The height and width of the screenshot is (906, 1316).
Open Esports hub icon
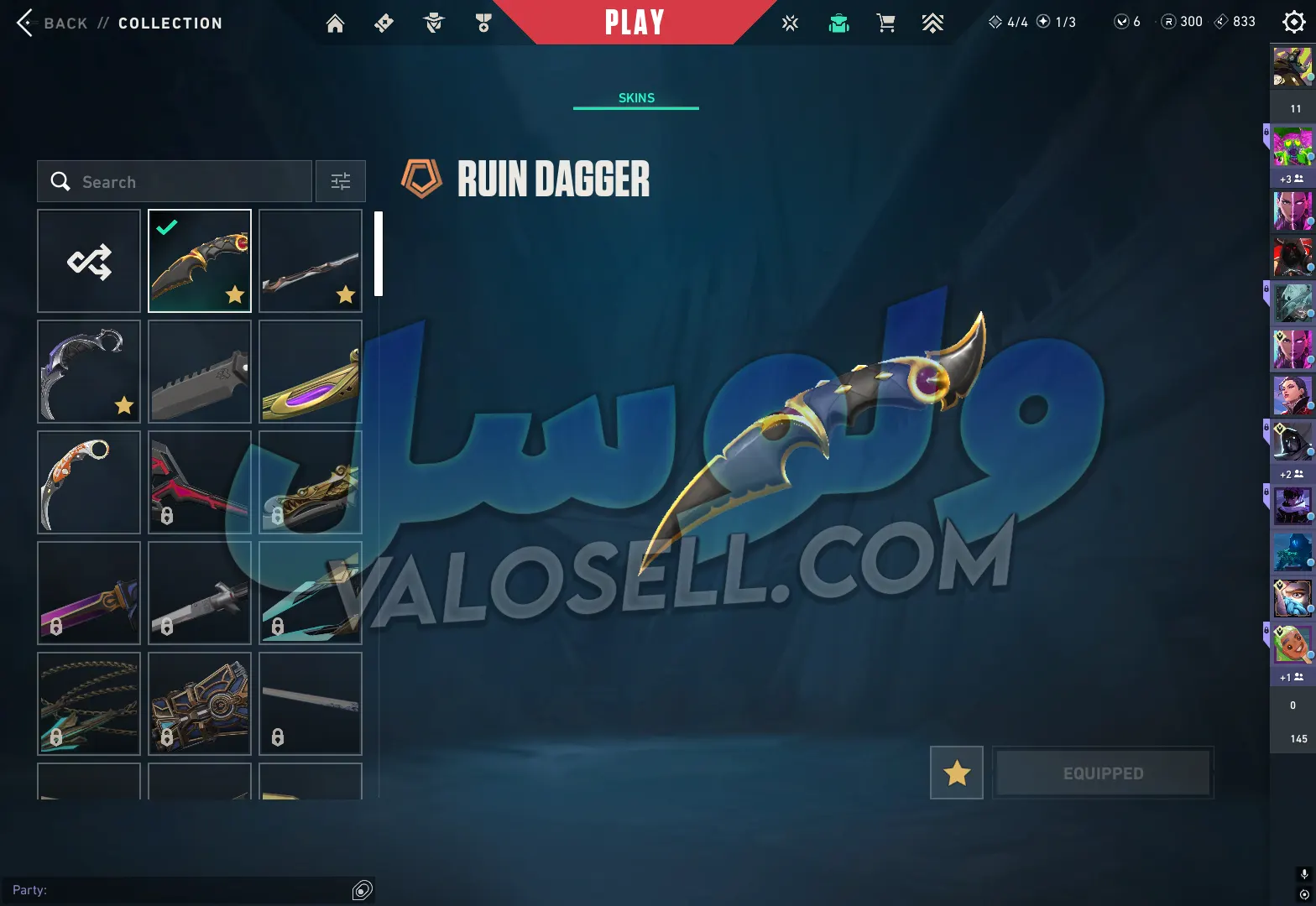pyautogui.click(x=791, y=23)
